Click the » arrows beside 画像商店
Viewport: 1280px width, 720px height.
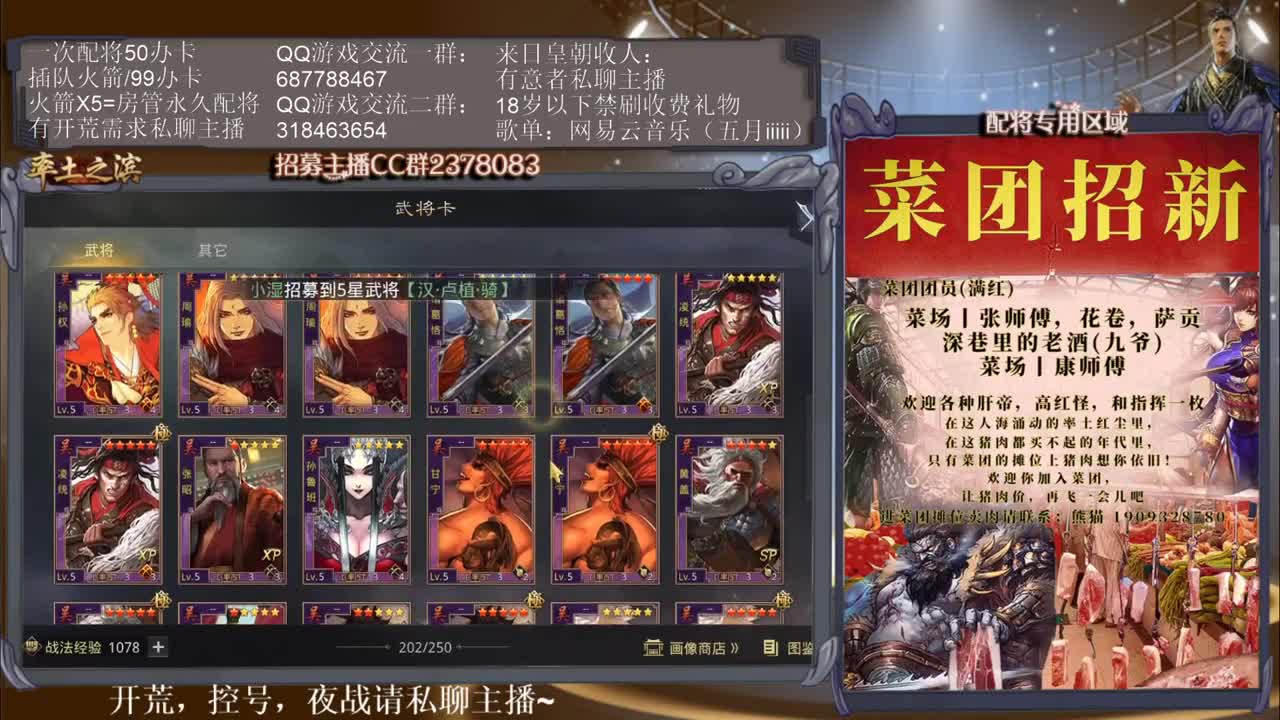click(x=734, y=647)
